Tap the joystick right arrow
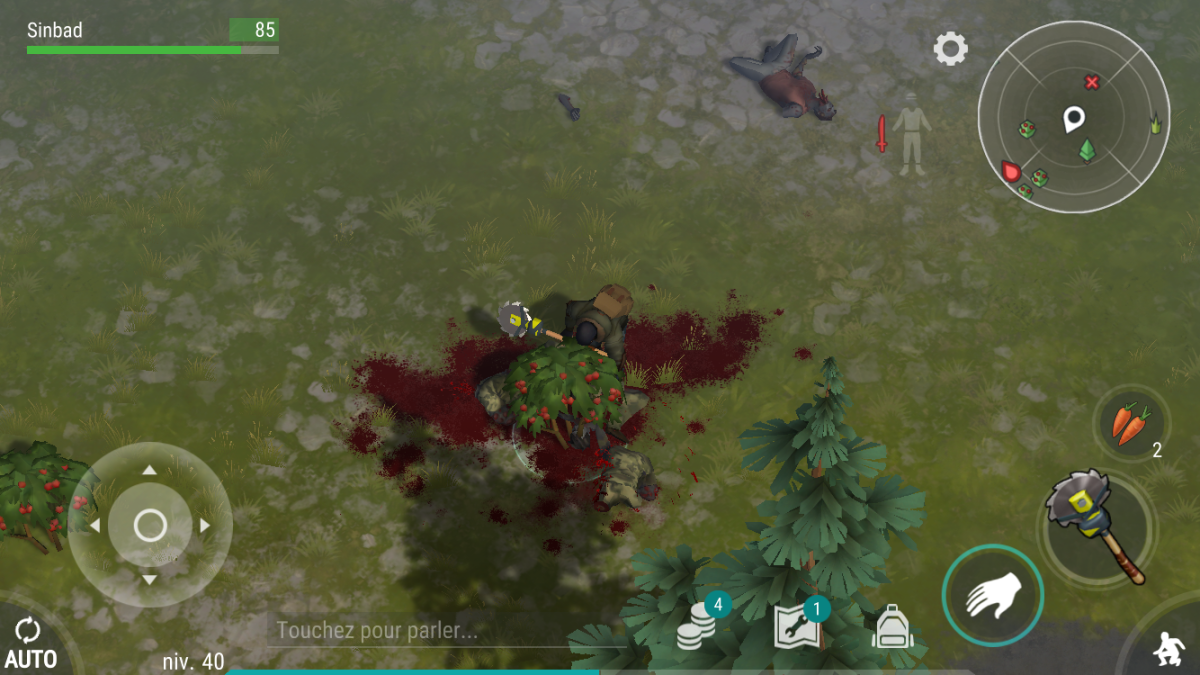 click(205, 525)
